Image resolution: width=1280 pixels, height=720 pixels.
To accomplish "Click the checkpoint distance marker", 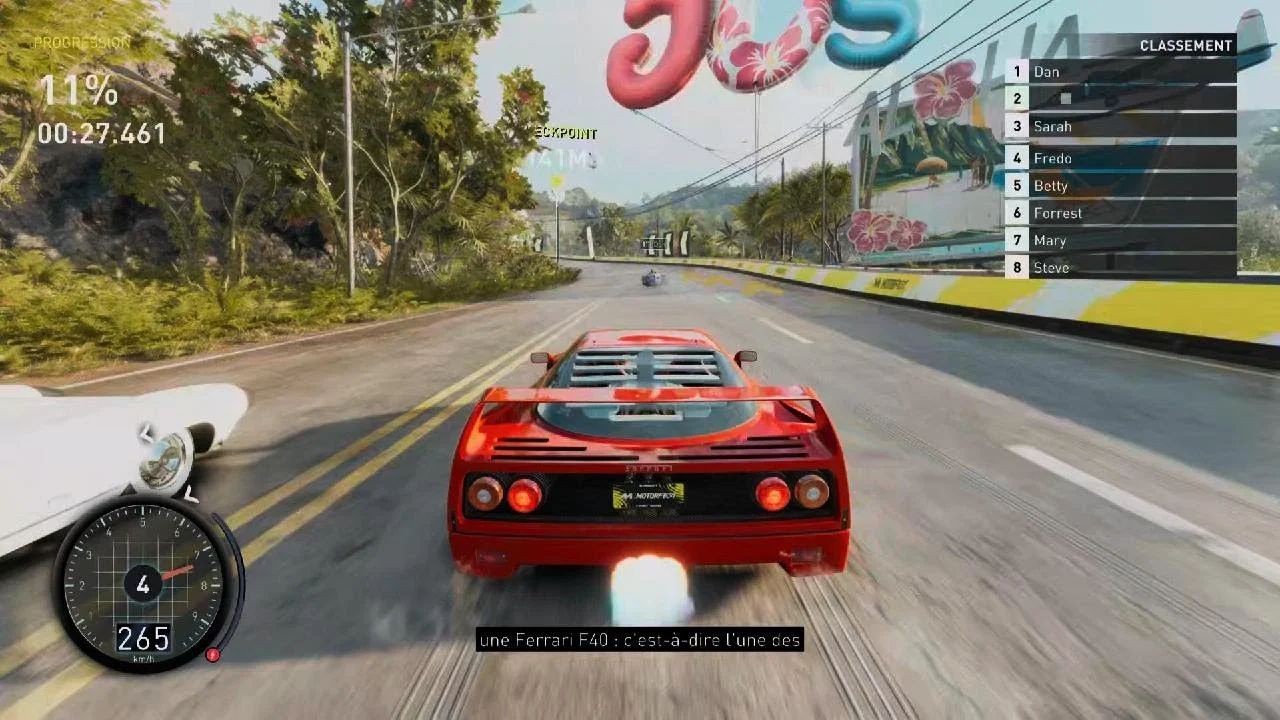I will click(562, 157).
